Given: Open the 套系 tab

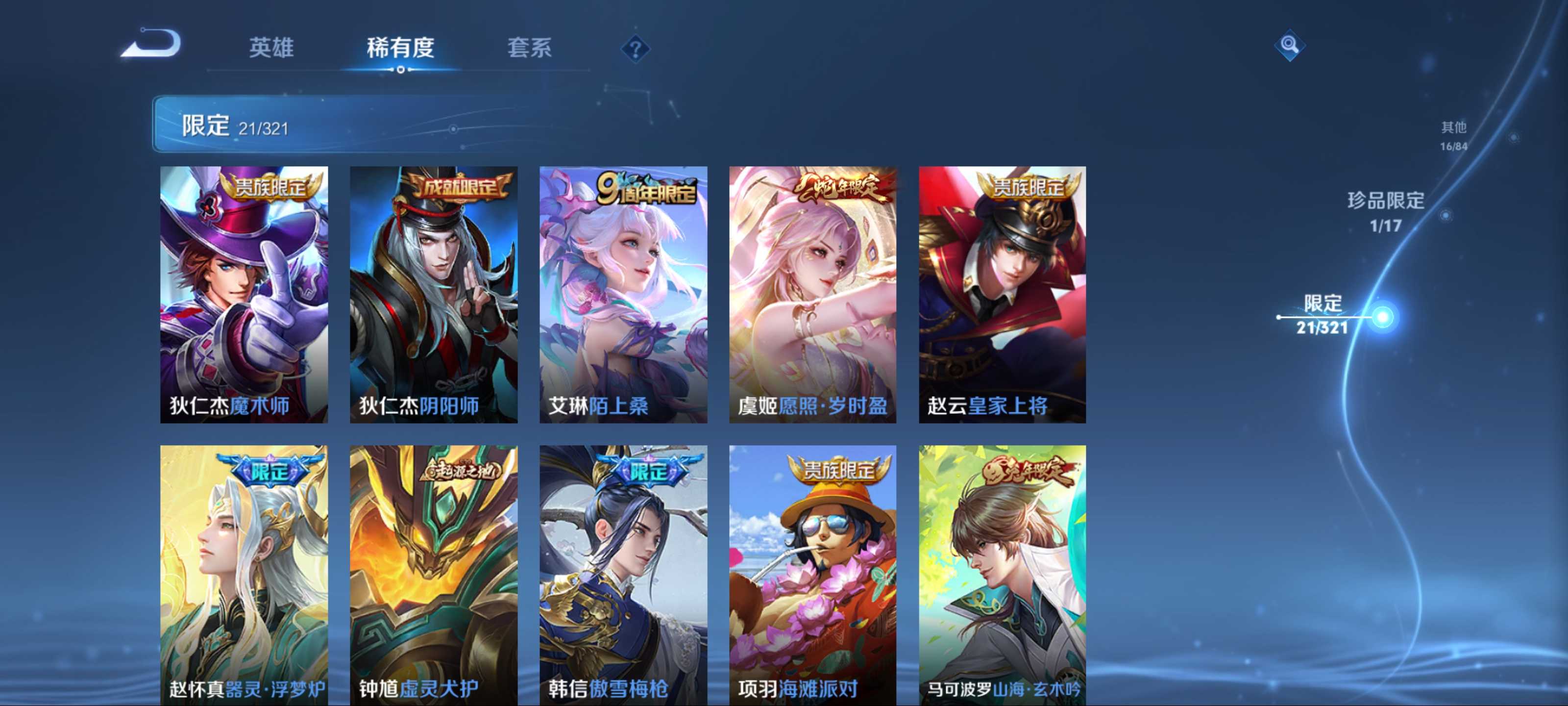Looking at the screenshot, I should click(x=529, y=48).
